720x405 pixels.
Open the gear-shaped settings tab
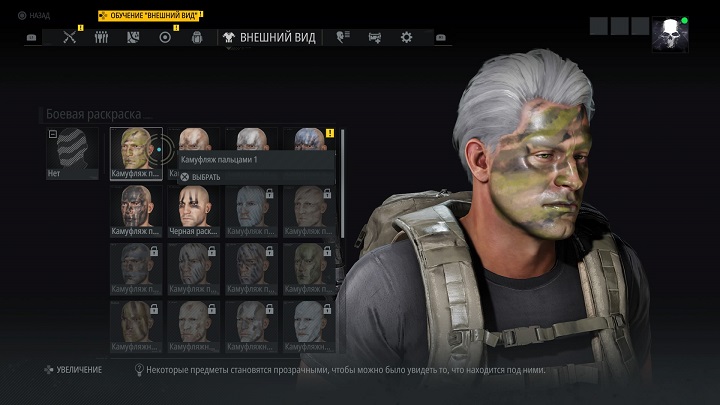coord(406,37)
